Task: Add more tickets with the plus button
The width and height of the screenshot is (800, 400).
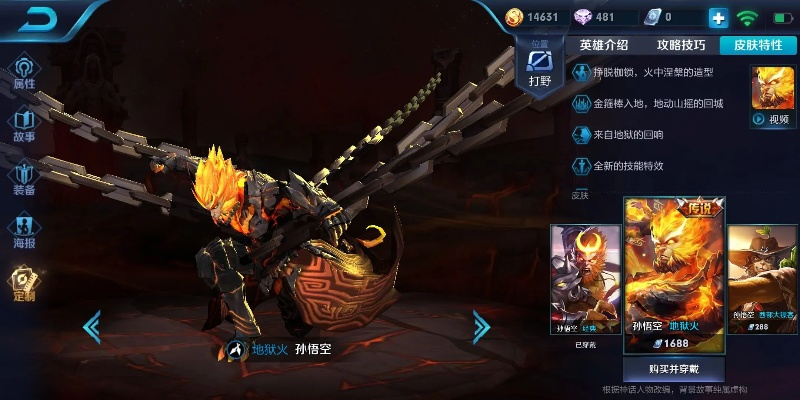Action: 718,18
